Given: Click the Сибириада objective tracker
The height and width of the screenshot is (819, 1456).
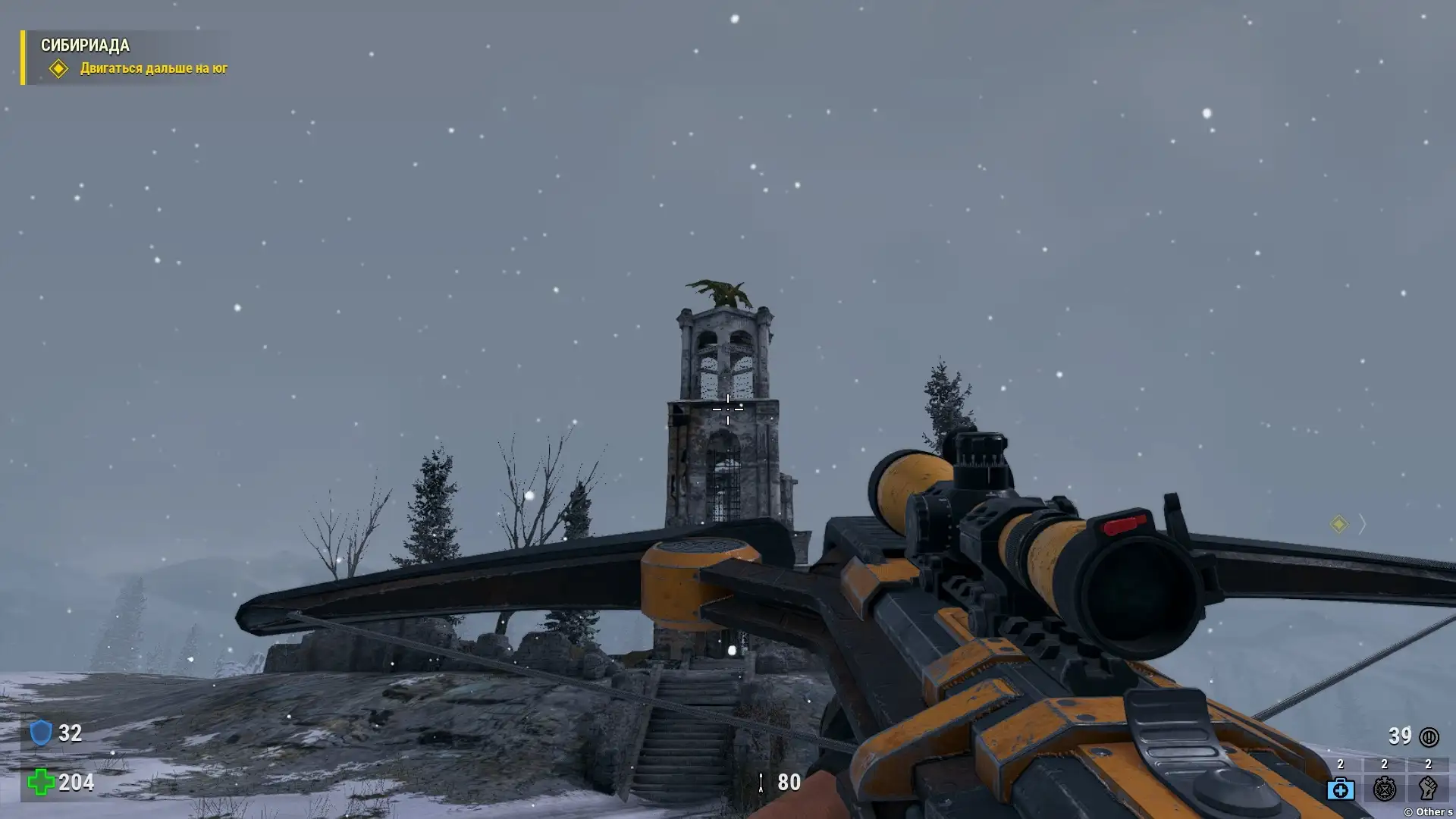Looking at the screenshot, I should pyautogui.click(x=125, y=57).
